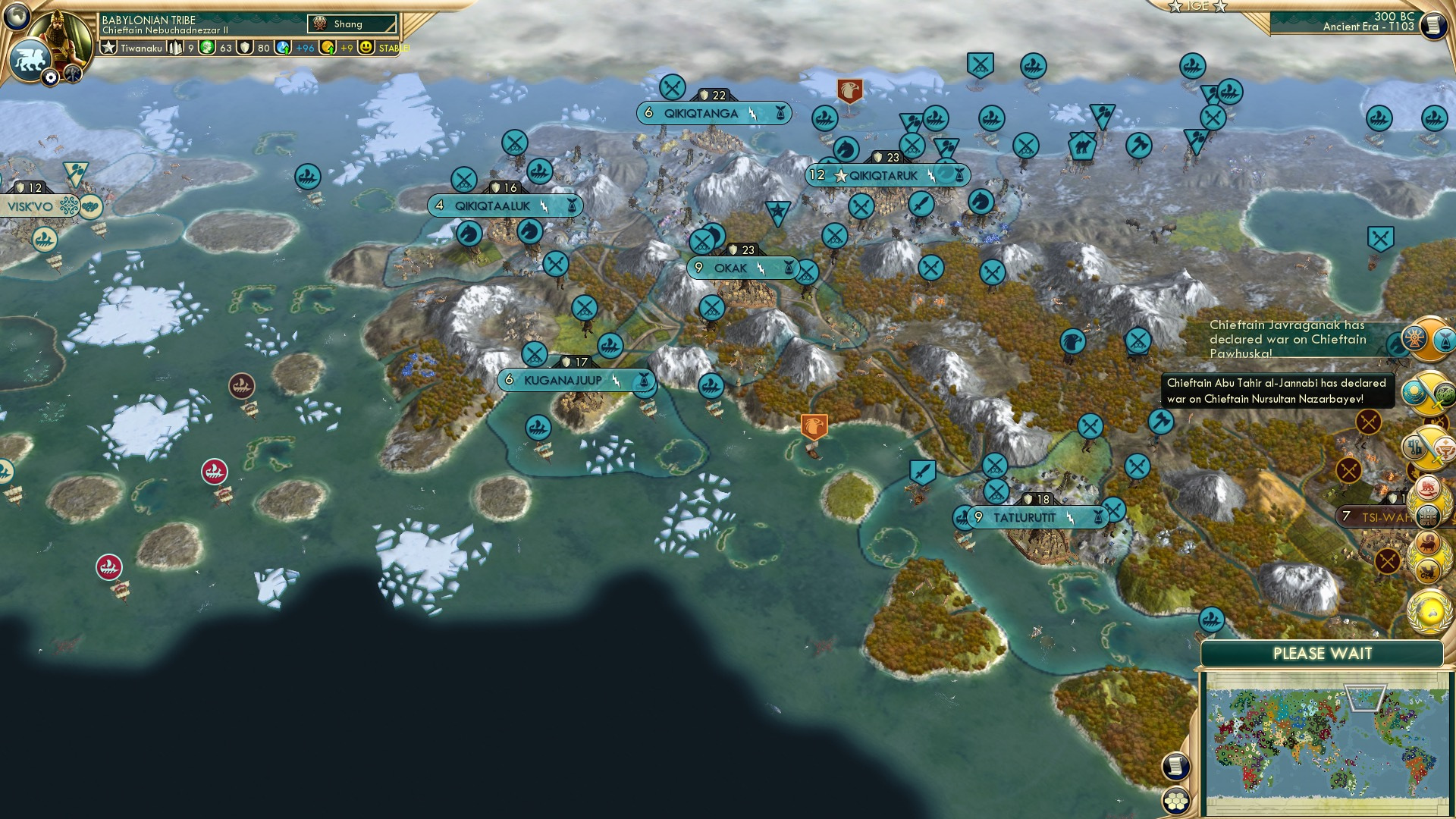This screenshot has width=1456, height=819.
Task: Open the Qikiqtaruk capital city banner
Action: click(x=883, y=176)
